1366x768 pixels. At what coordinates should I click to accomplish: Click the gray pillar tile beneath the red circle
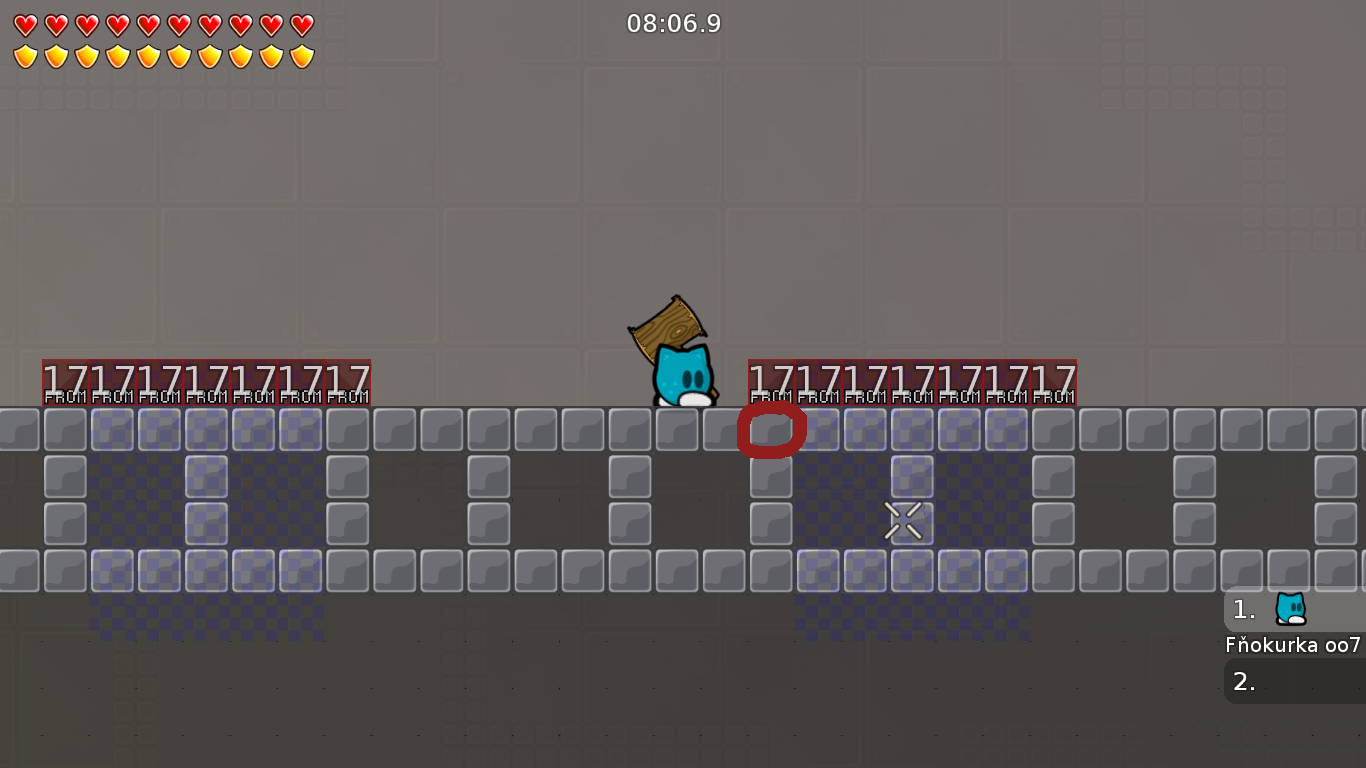point(770,477)
